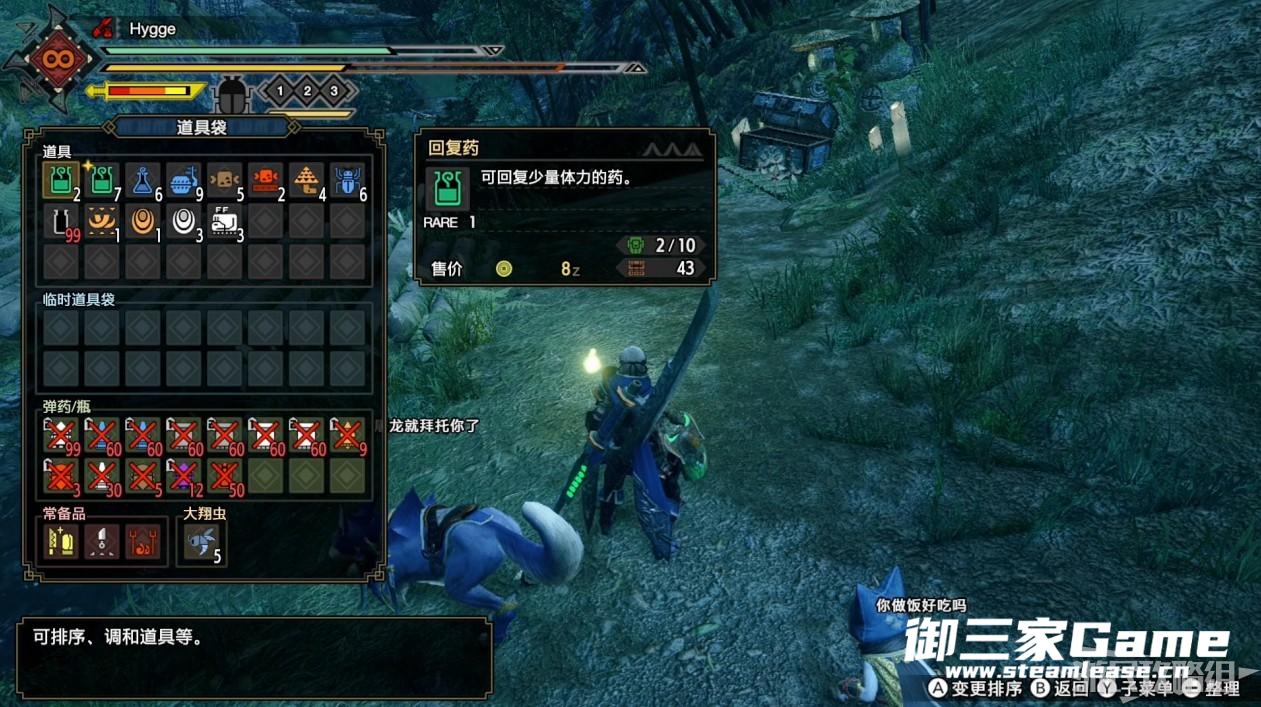Choose the purple ammo with count 12

(x=184, y=477)
